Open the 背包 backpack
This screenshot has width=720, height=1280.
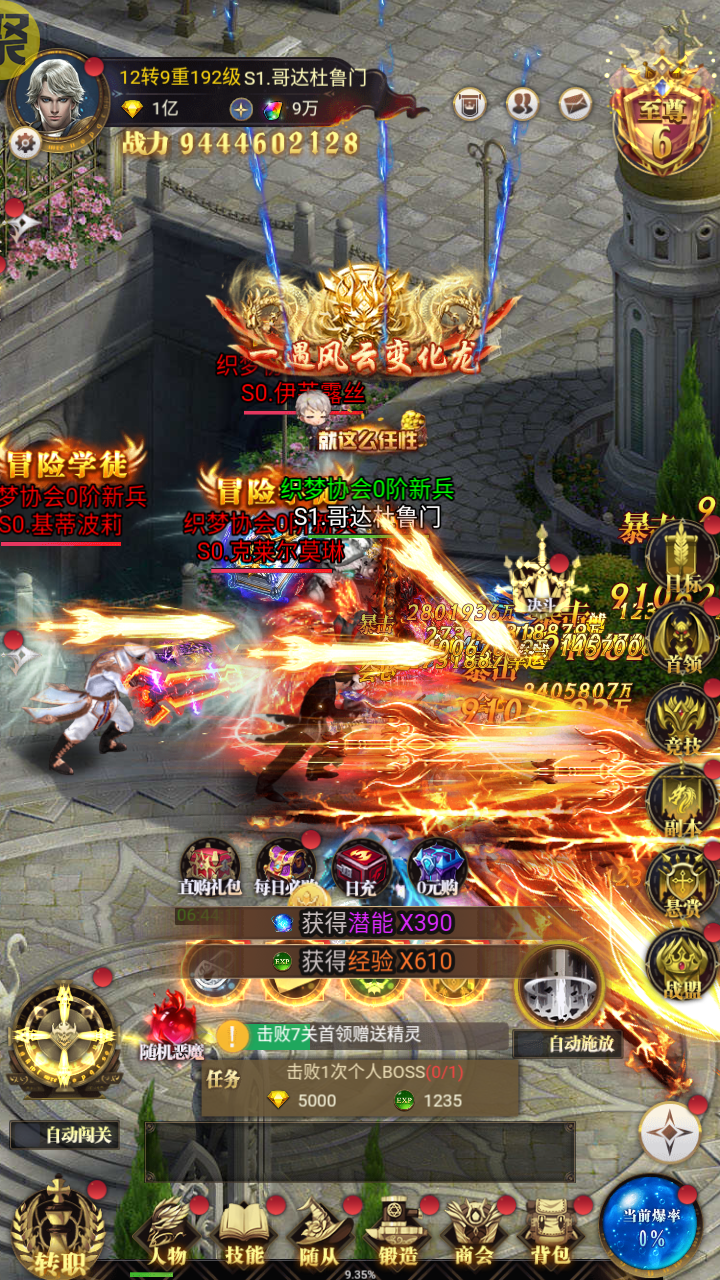(x=549, y=1232)
